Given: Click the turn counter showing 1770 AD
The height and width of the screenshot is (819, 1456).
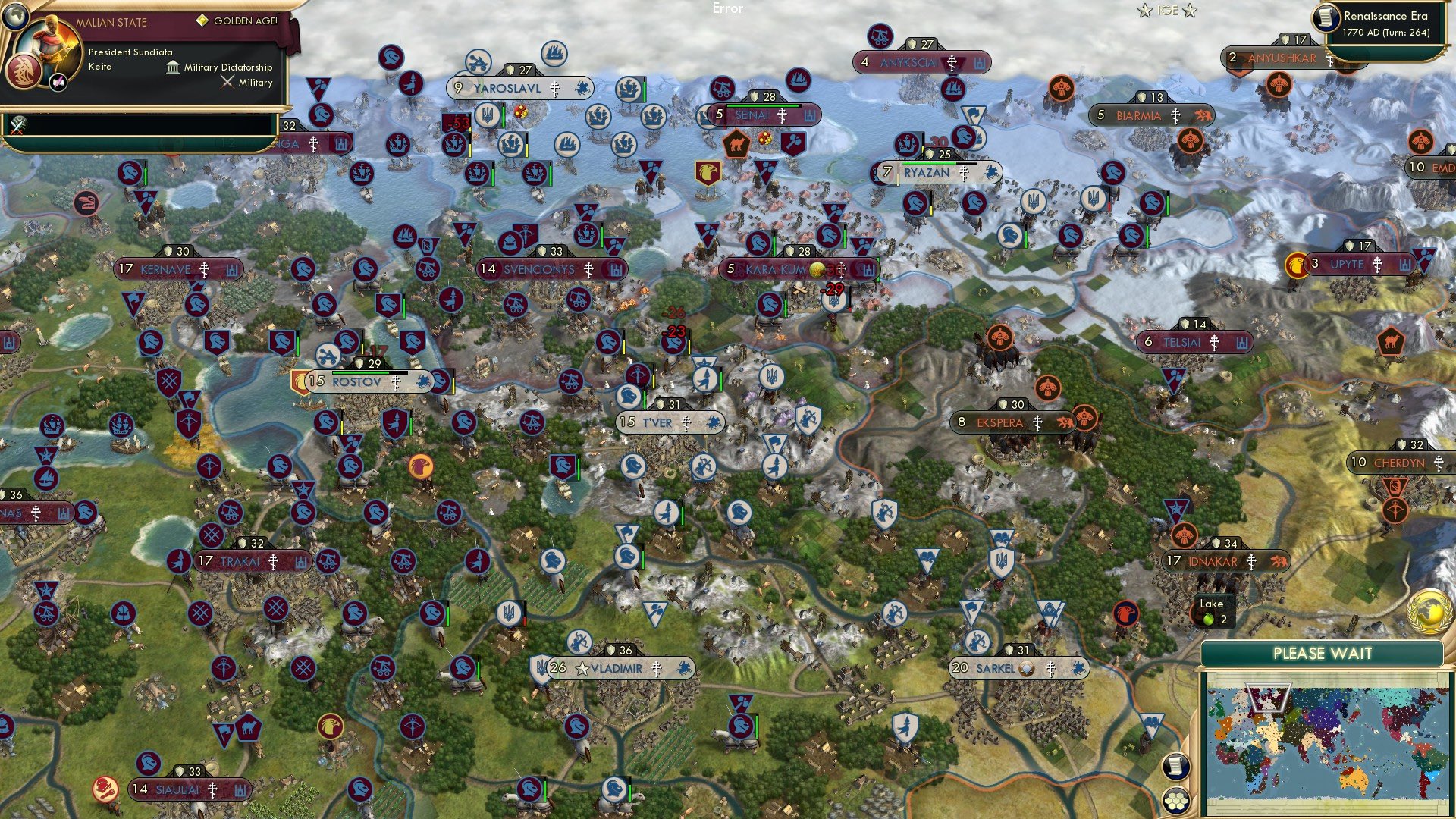Looking at the screenshot, I should pos(1388,34).
